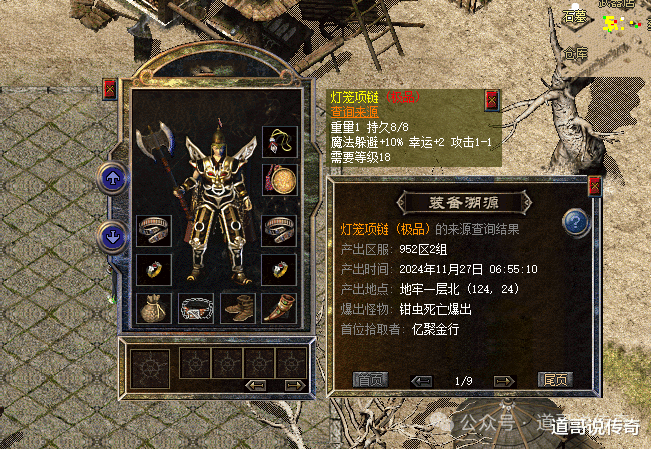Select the gold medal equipment slot
651x449 pixels.
point(280,179)
